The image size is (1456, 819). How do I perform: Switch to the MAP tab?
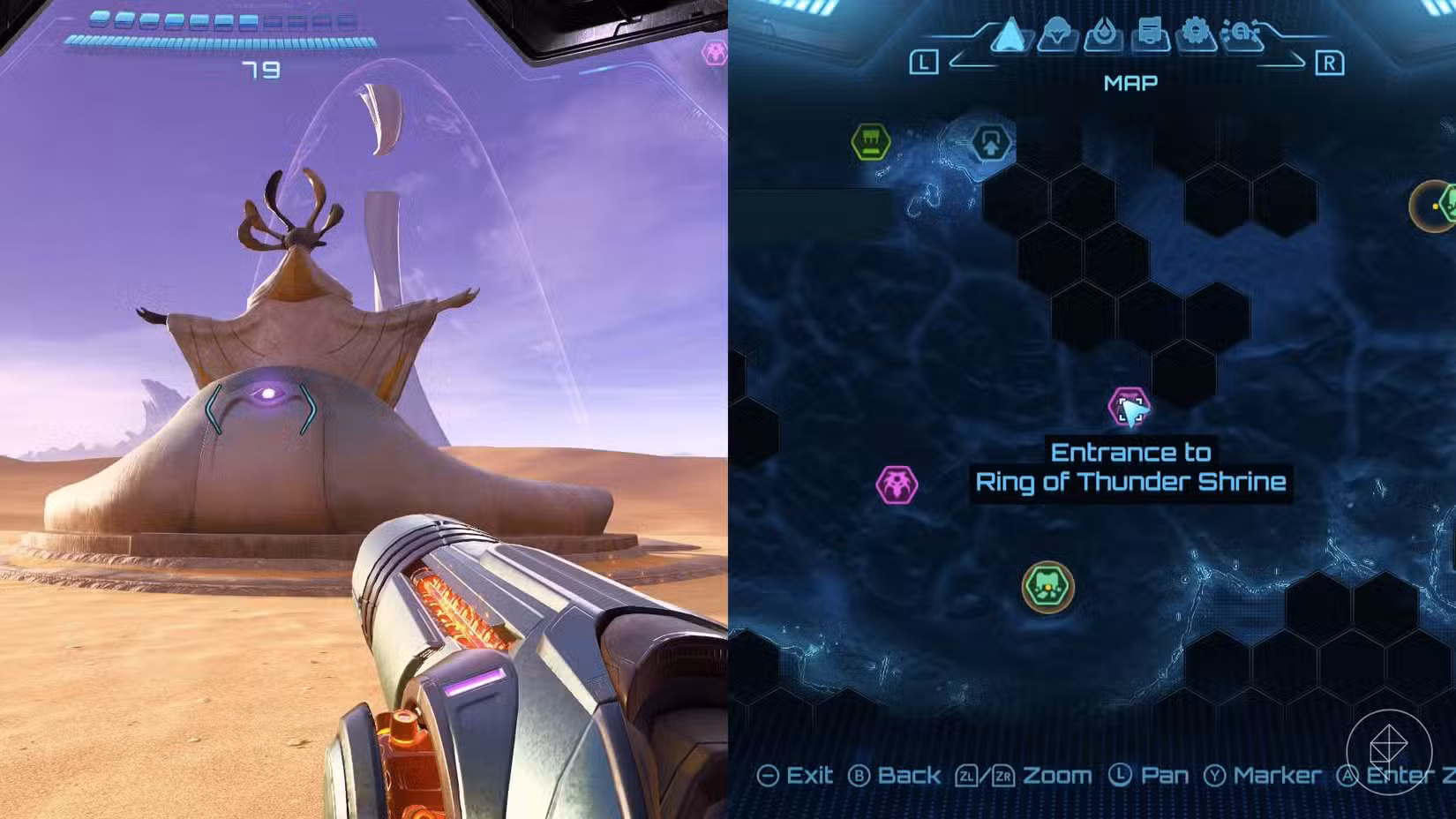click(x=1131, y=82)
